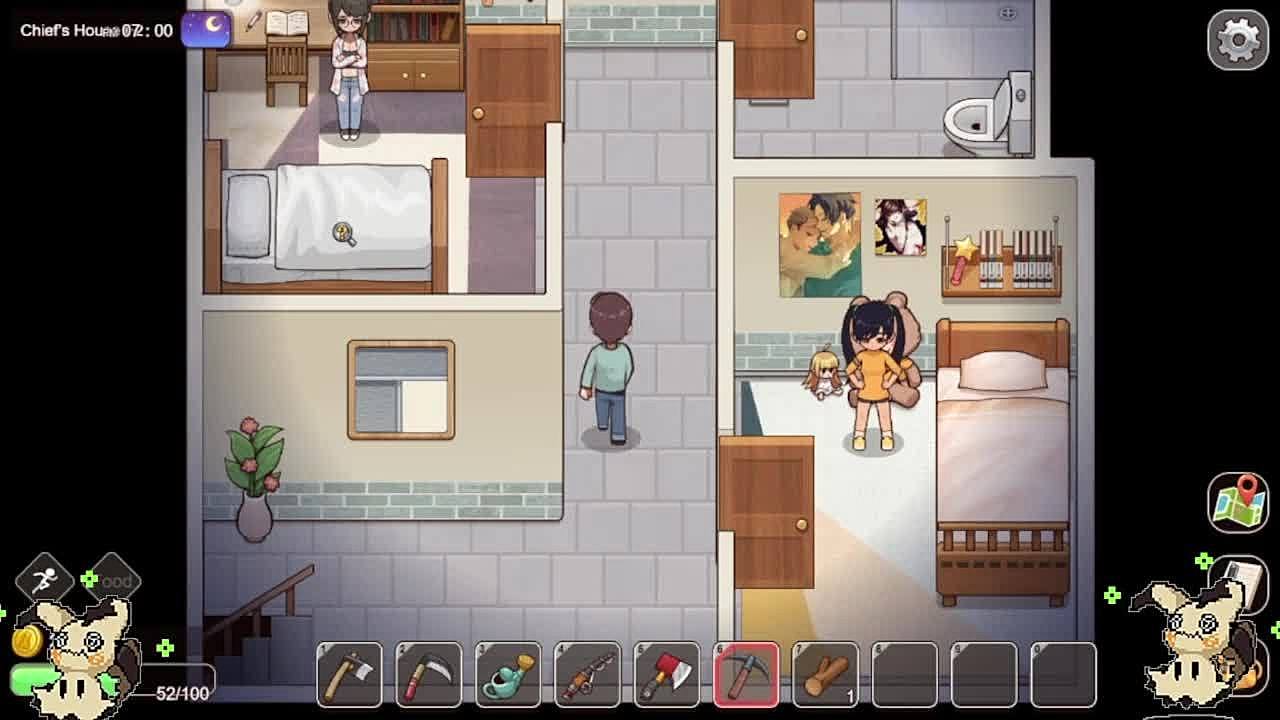Select the sickle hotbar slot
This screenshot has height=720, width=1280.
pyautogui.click(x=428, y=674)
